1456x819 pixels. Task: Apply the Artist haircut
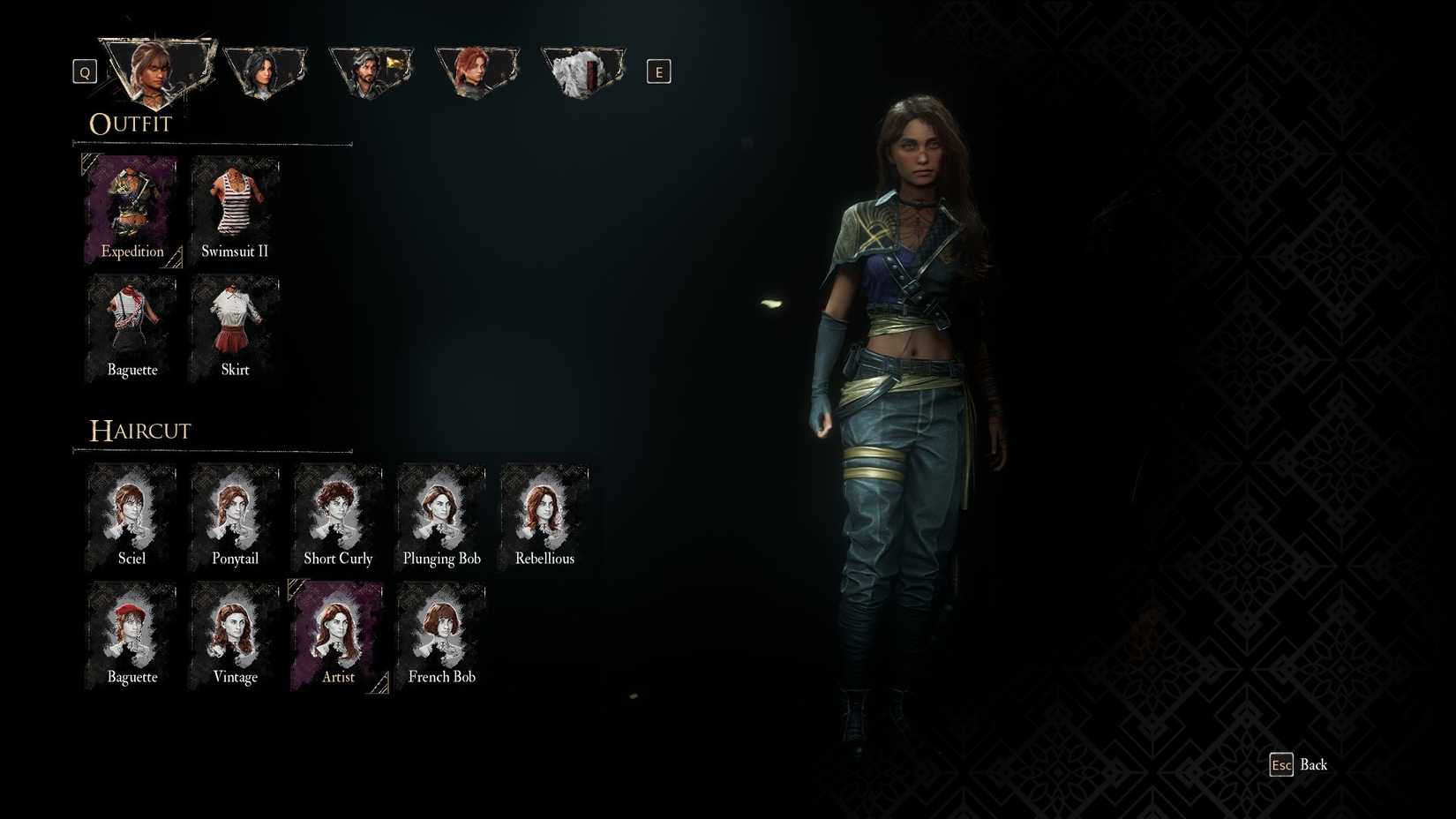tap(338, 633)
